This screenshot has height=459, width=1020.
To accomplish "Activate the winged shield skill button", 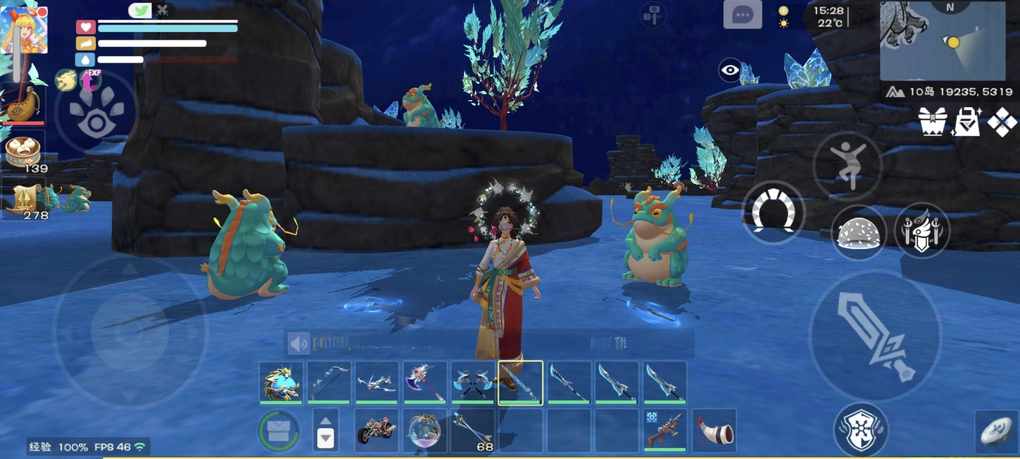I will (921, 230).
